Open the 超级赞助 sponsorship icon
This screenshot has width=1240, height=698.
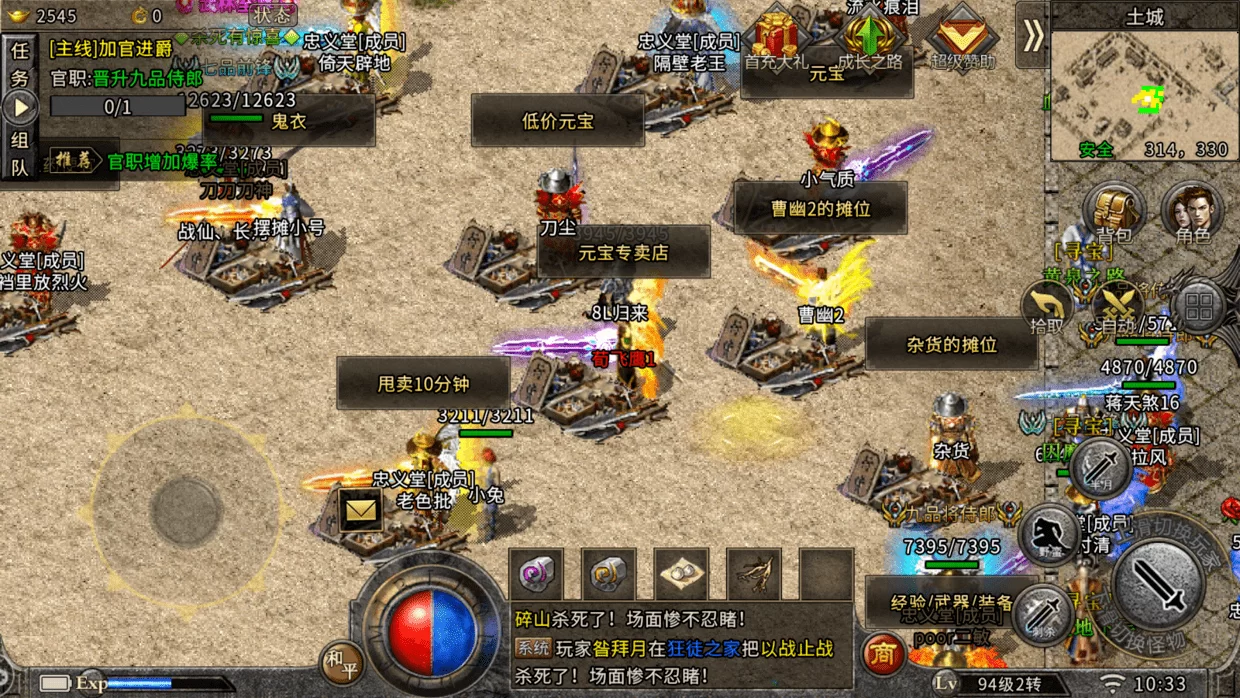coord(963,41)
